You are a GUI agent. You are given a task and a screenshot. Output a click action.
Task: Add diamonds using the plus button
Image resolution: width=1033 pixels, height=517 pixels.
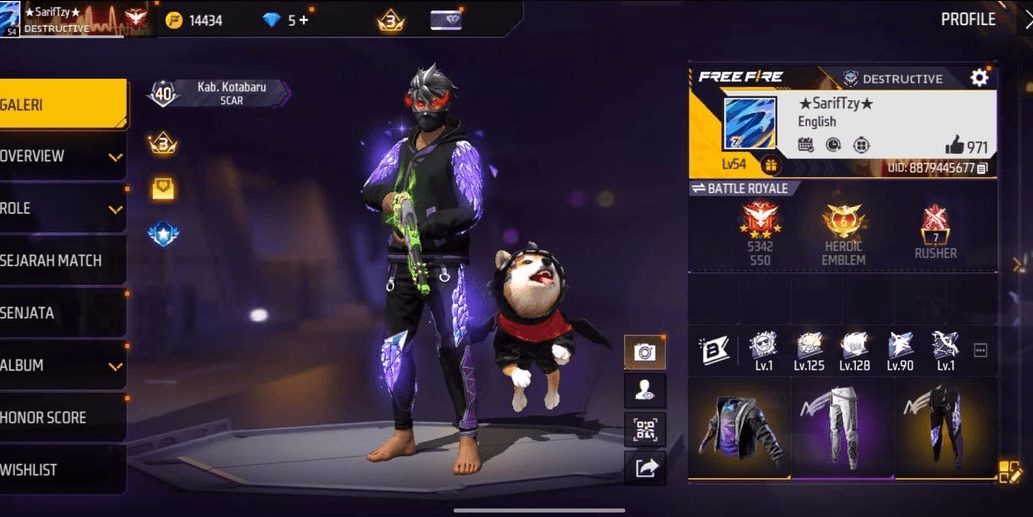(303, 20)
